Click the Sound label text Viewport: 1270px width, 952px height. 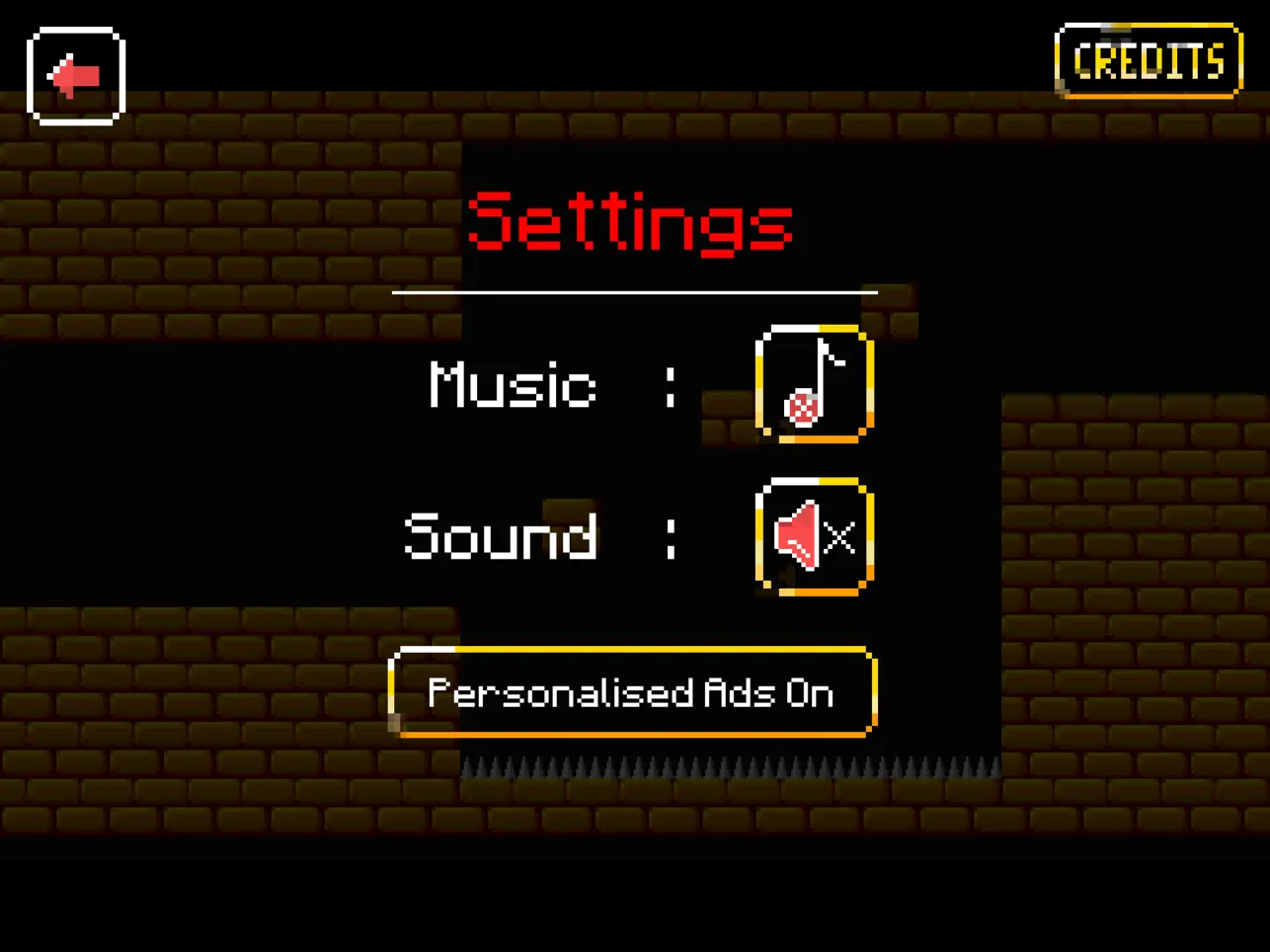click(x=500, y=537)
